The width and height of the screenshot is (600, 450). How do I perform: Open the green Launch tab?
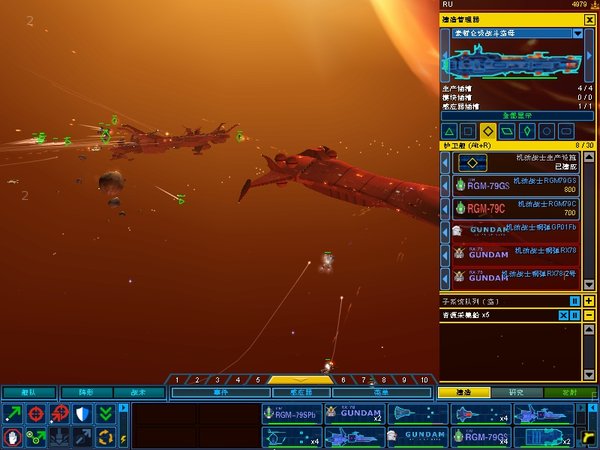pos(570,392)
